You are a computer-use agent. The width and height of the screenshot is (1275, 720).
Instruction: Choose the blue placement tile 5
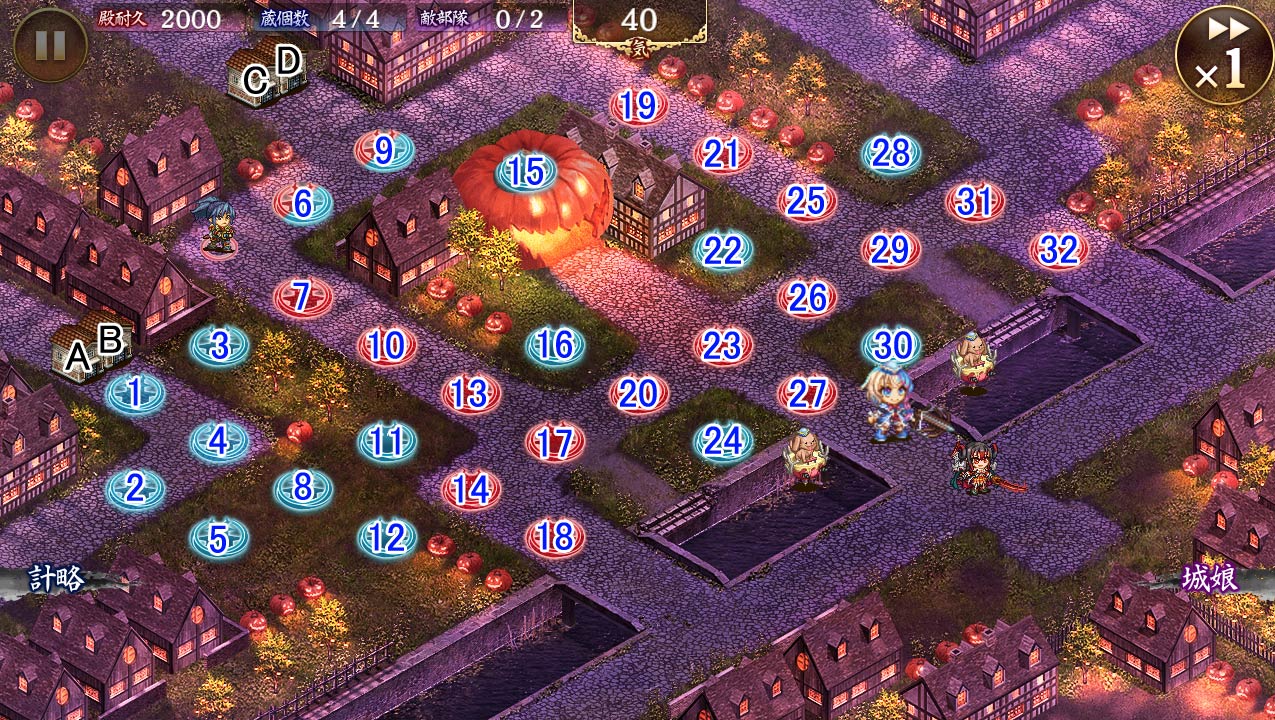(x=219, y=539)
